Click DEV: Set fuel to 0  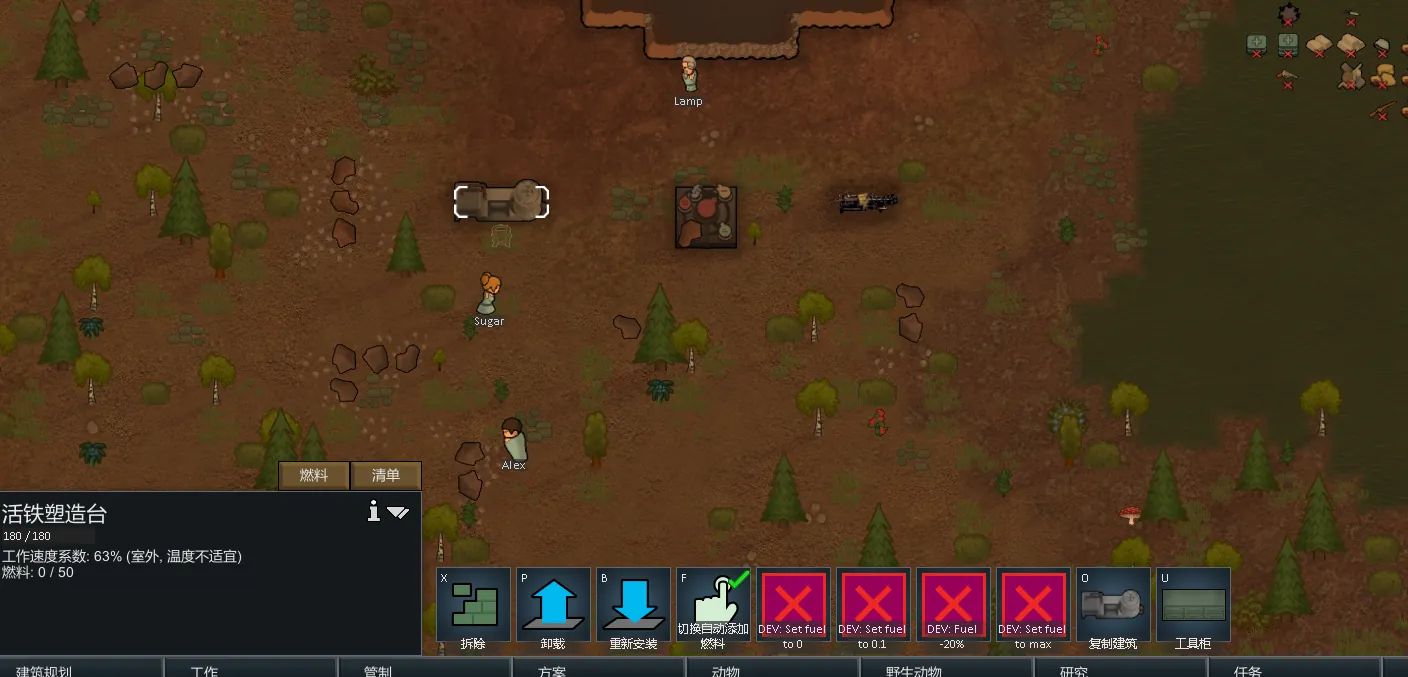tap(793, 605)
